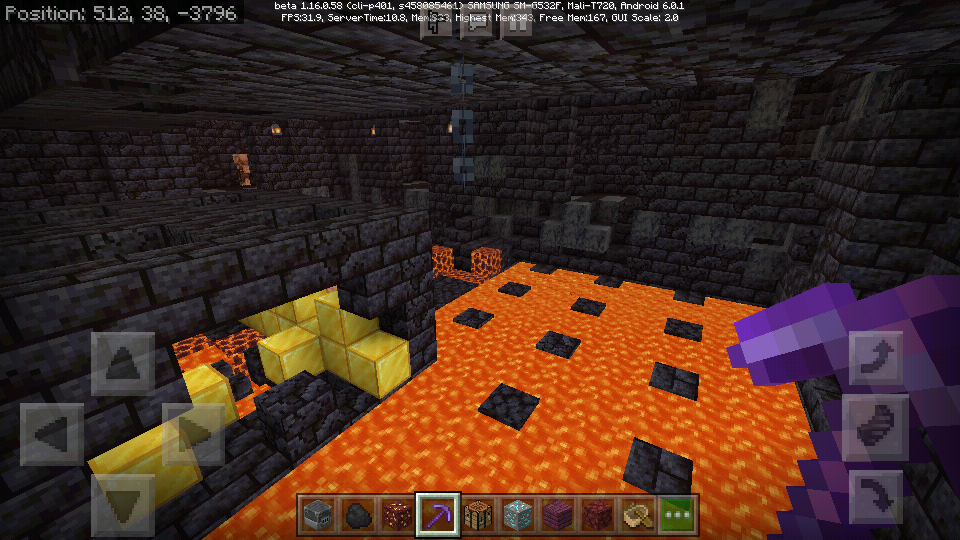Select the gold-speckled ore block slot
960x540 pixels.
(398, 514)
